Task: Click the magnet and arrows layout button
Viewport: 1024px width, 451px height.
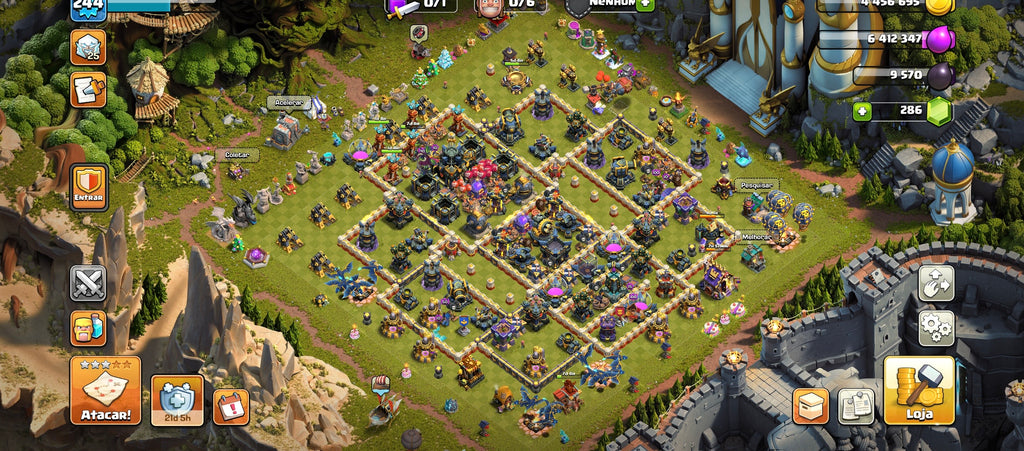Action: coord(936,283)
